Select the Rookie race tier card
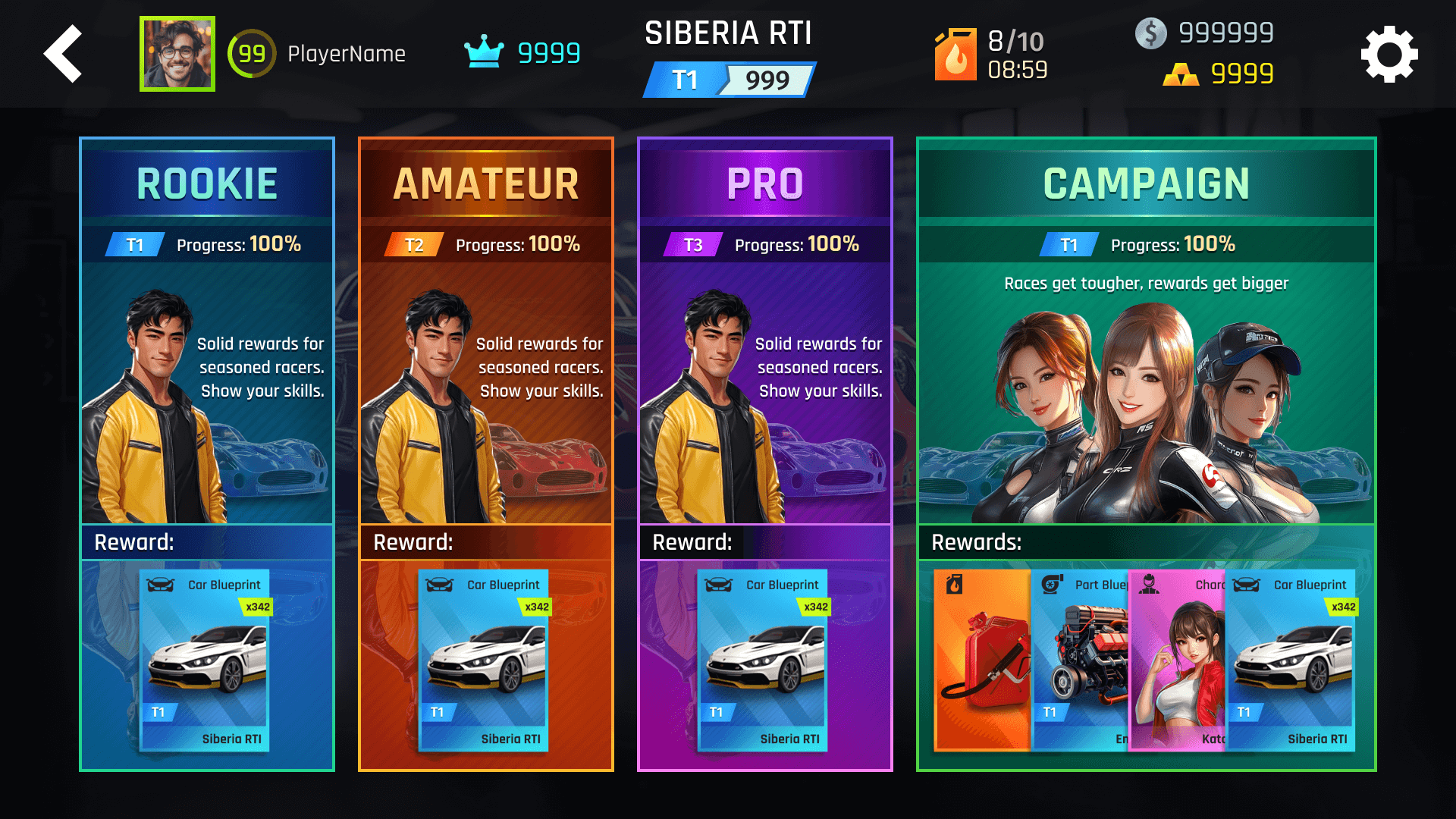The height and width of the screenshot is (819, 1456). (x=207, y=379)
